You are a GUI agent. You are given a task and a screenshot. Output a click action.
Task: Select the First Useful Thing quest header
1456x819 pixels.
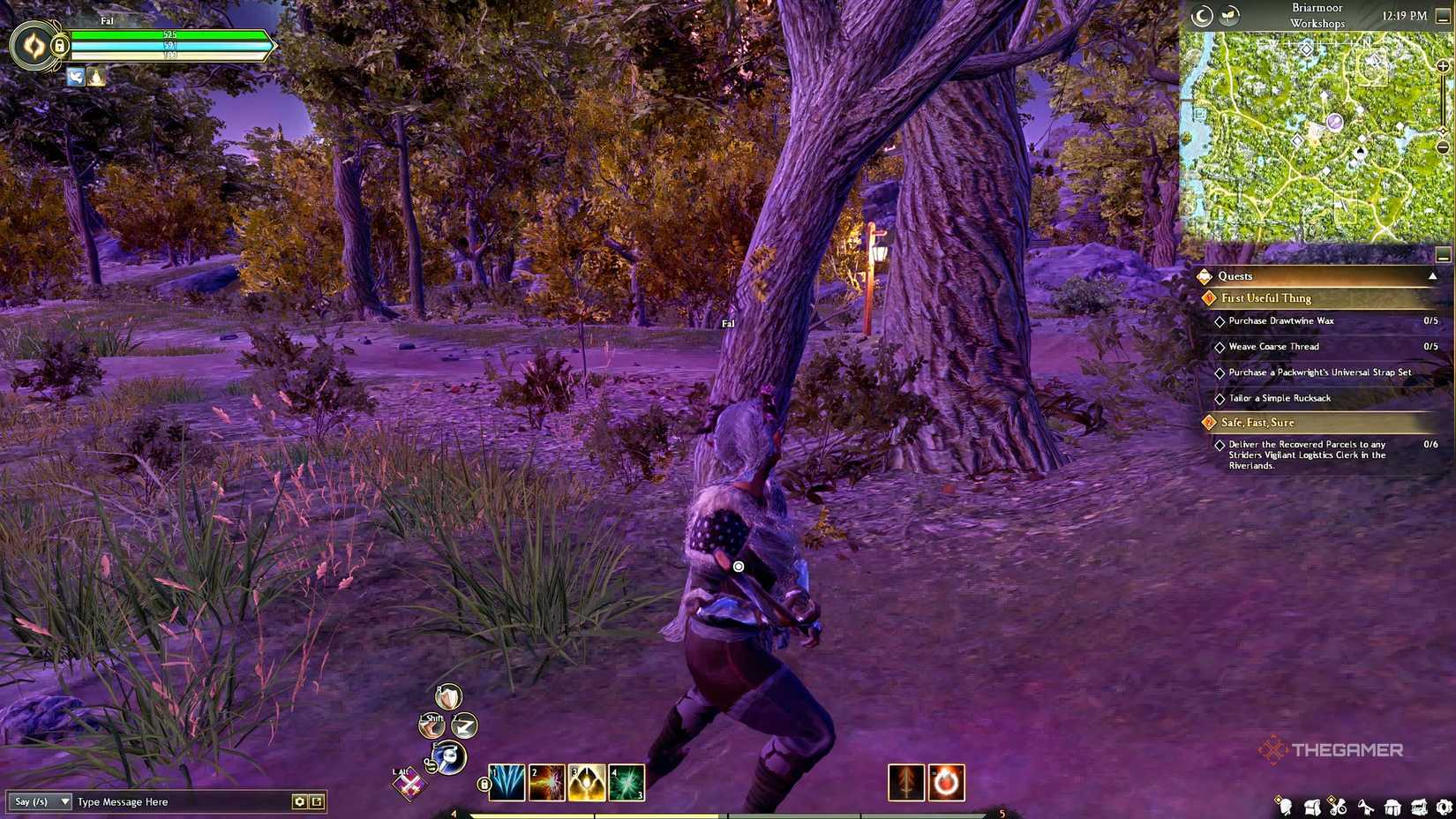click(1265, 298)
